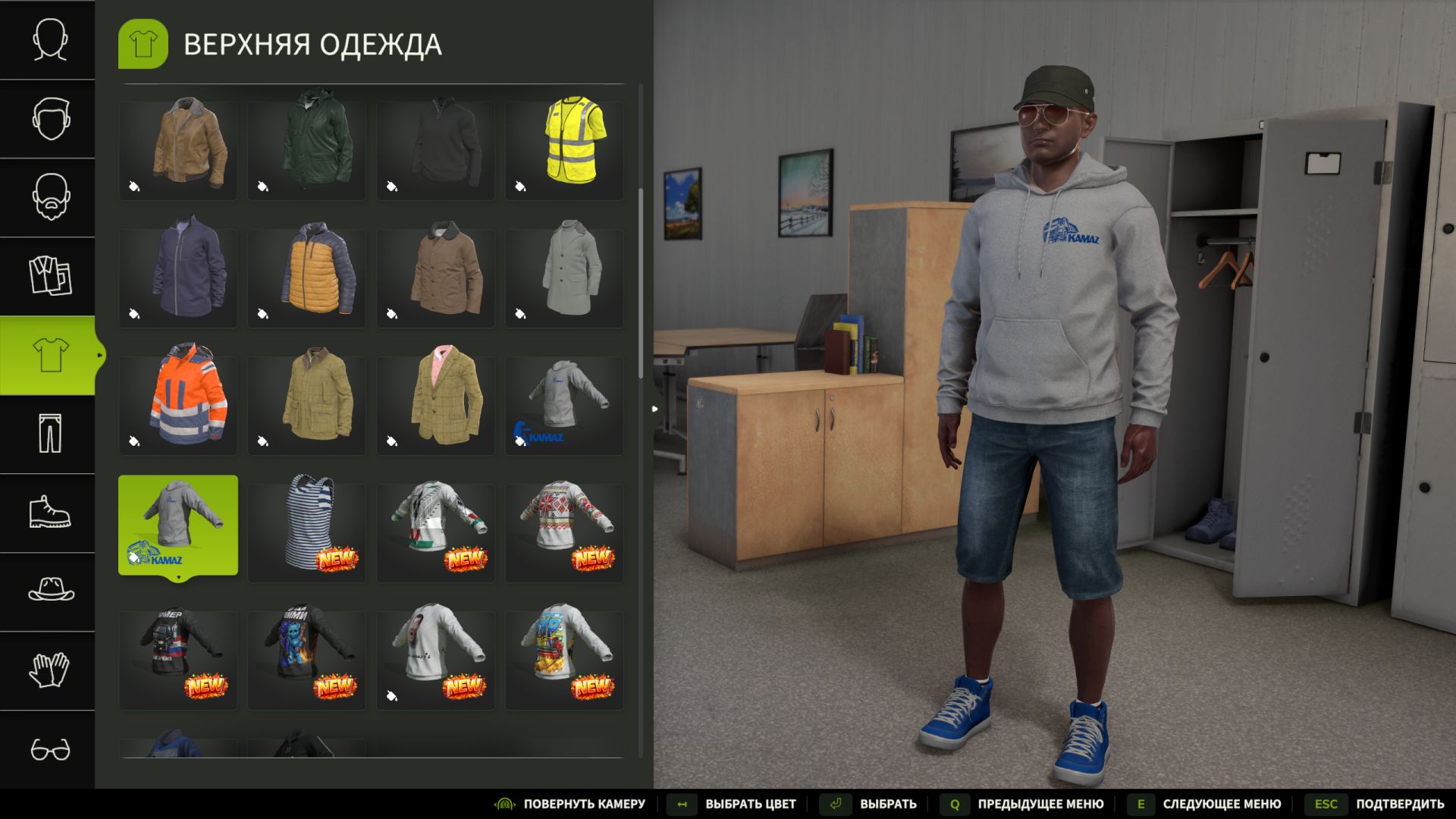Click ВЫБРАТЬ ЦВЕТ to change clothing color
1456x819 pixels.
click(x=748, y=804)
